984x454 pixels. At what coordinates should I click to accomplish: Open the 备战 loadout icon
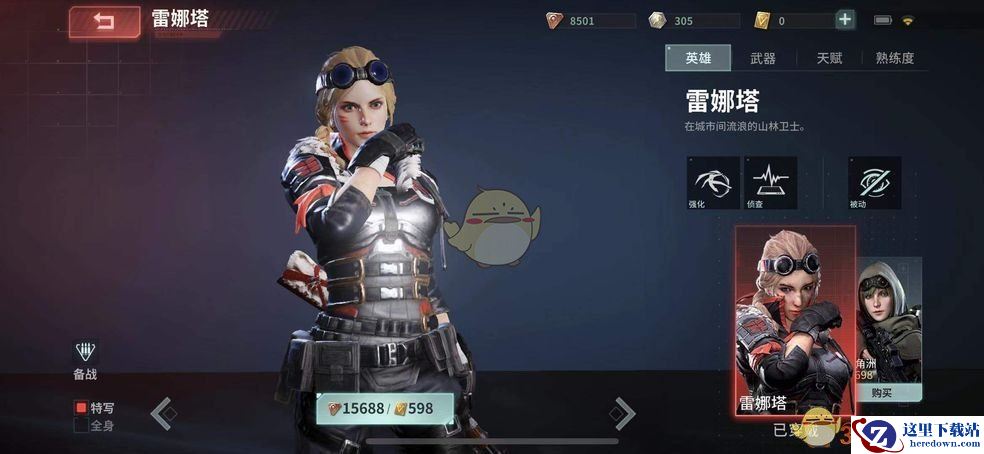click(x=86, y=353)
